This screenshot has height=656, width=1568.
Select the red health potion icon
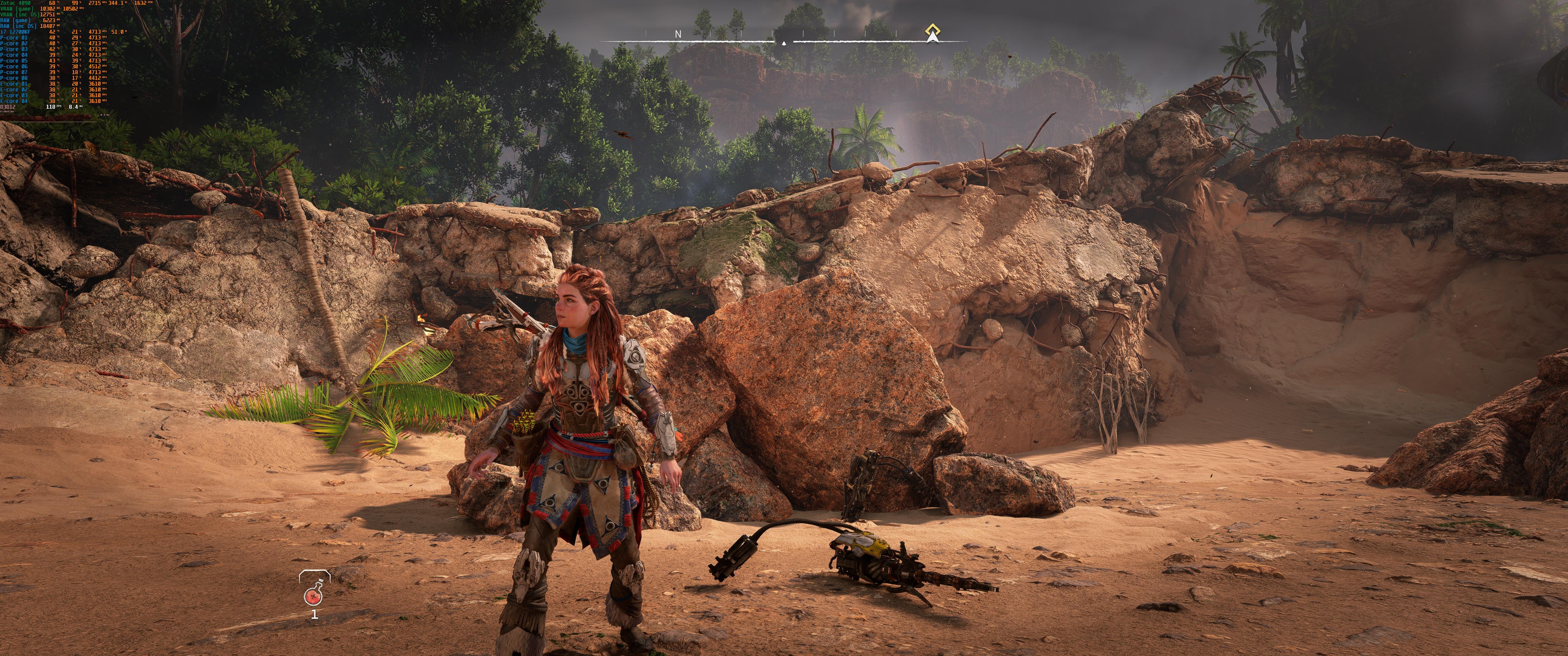(x=314, y=592)
